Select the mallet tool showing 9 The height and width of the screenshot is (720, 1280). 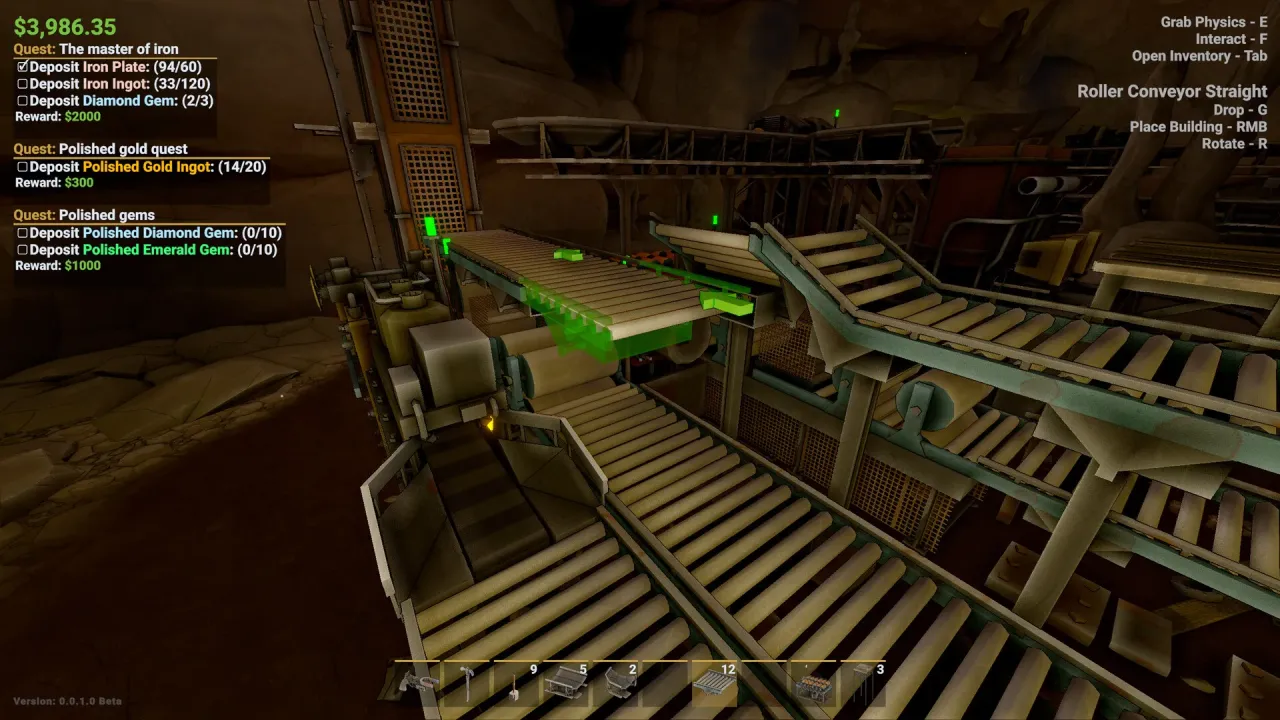[514, 686]
